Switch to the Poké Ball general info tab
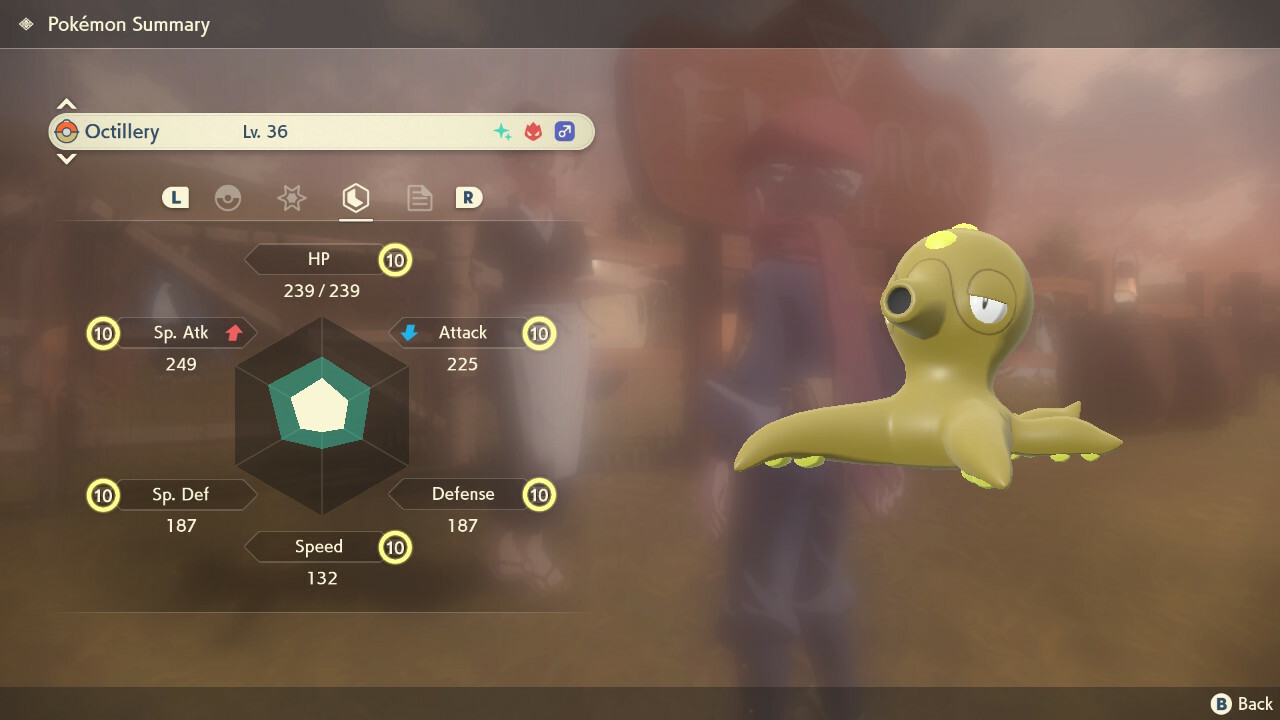 (228, 198)
